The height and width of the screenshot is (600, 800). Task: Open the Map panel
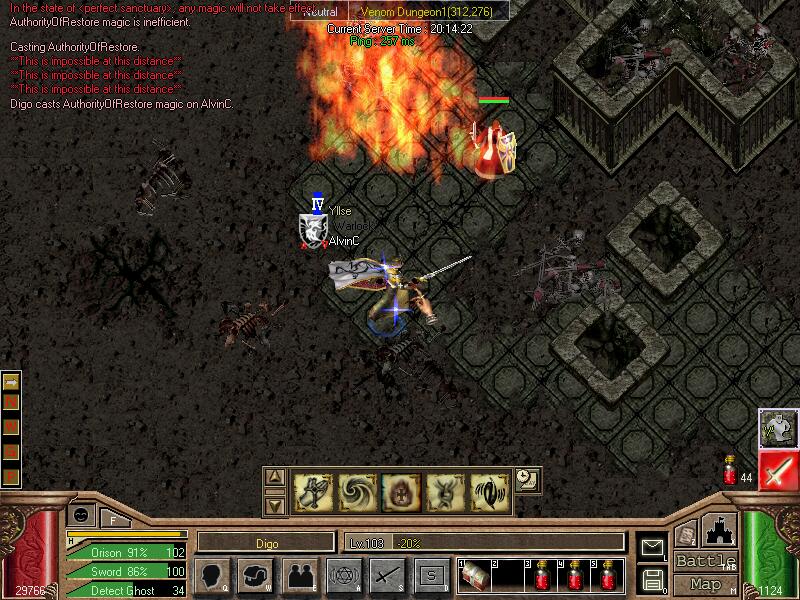point(706,584)
